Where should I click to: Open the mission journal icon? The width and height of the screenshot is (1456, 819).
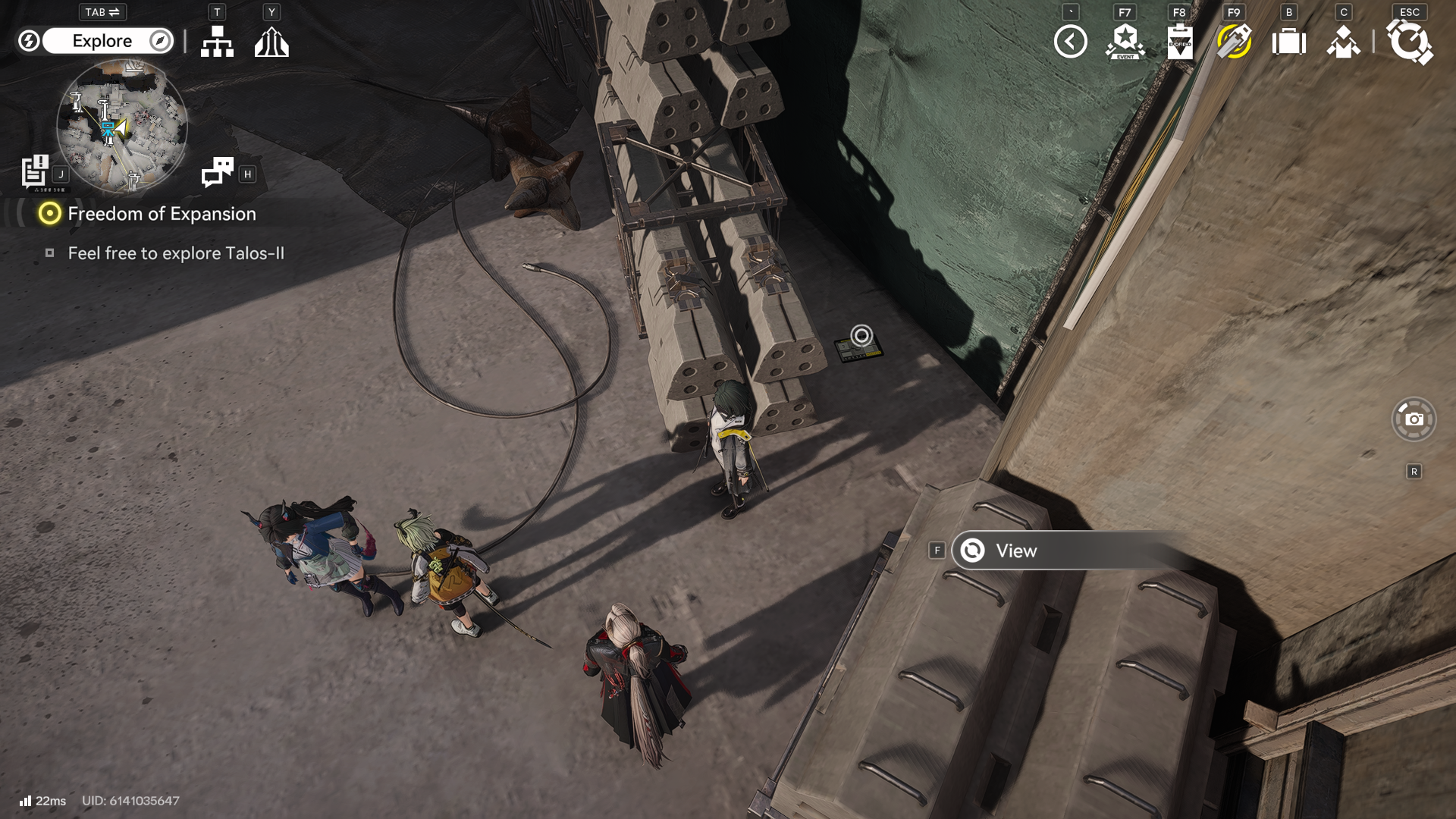(x=35, y=171)
